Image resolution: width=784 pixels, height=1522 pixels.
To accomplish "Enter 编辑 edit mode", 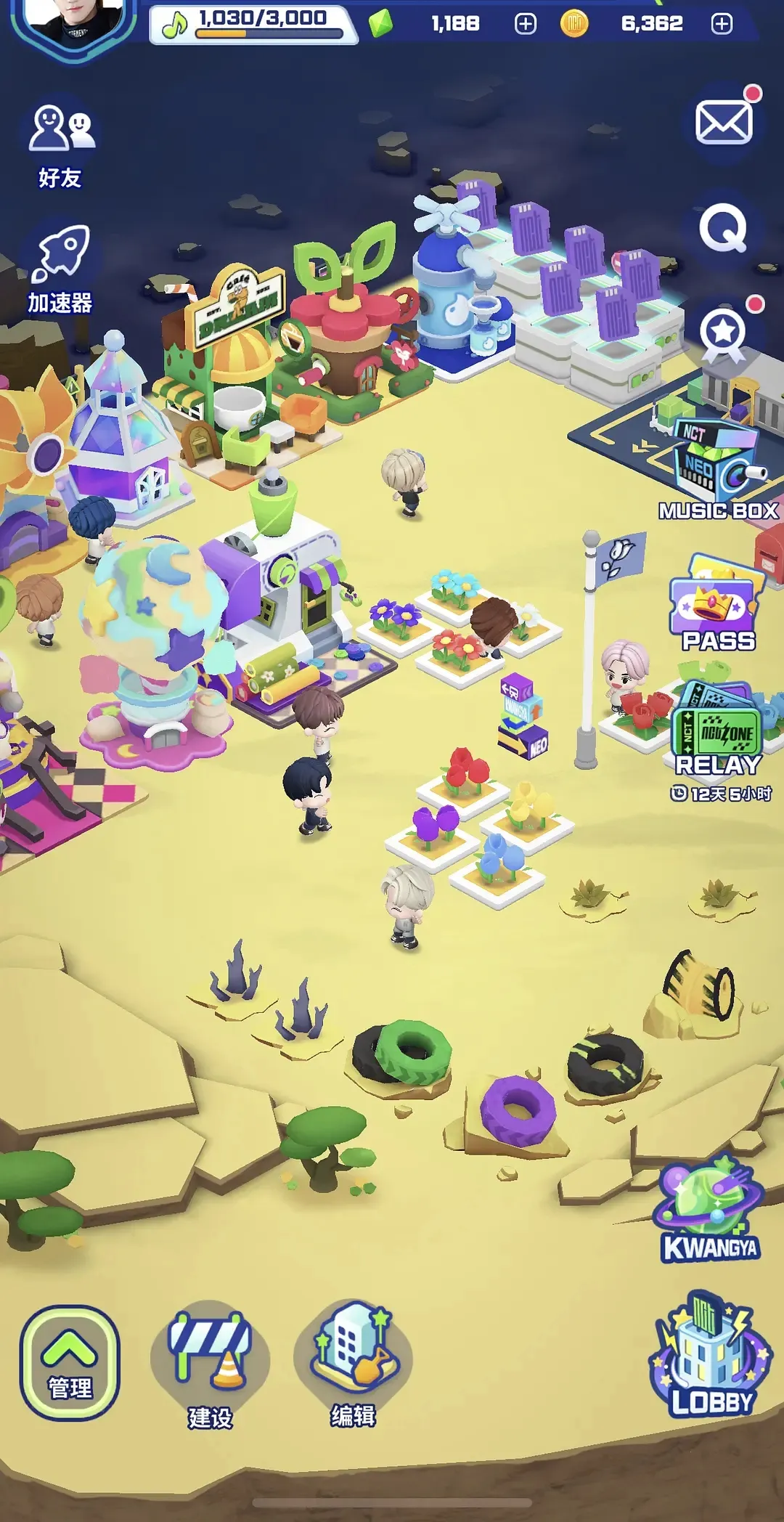I will (354, 1364).
